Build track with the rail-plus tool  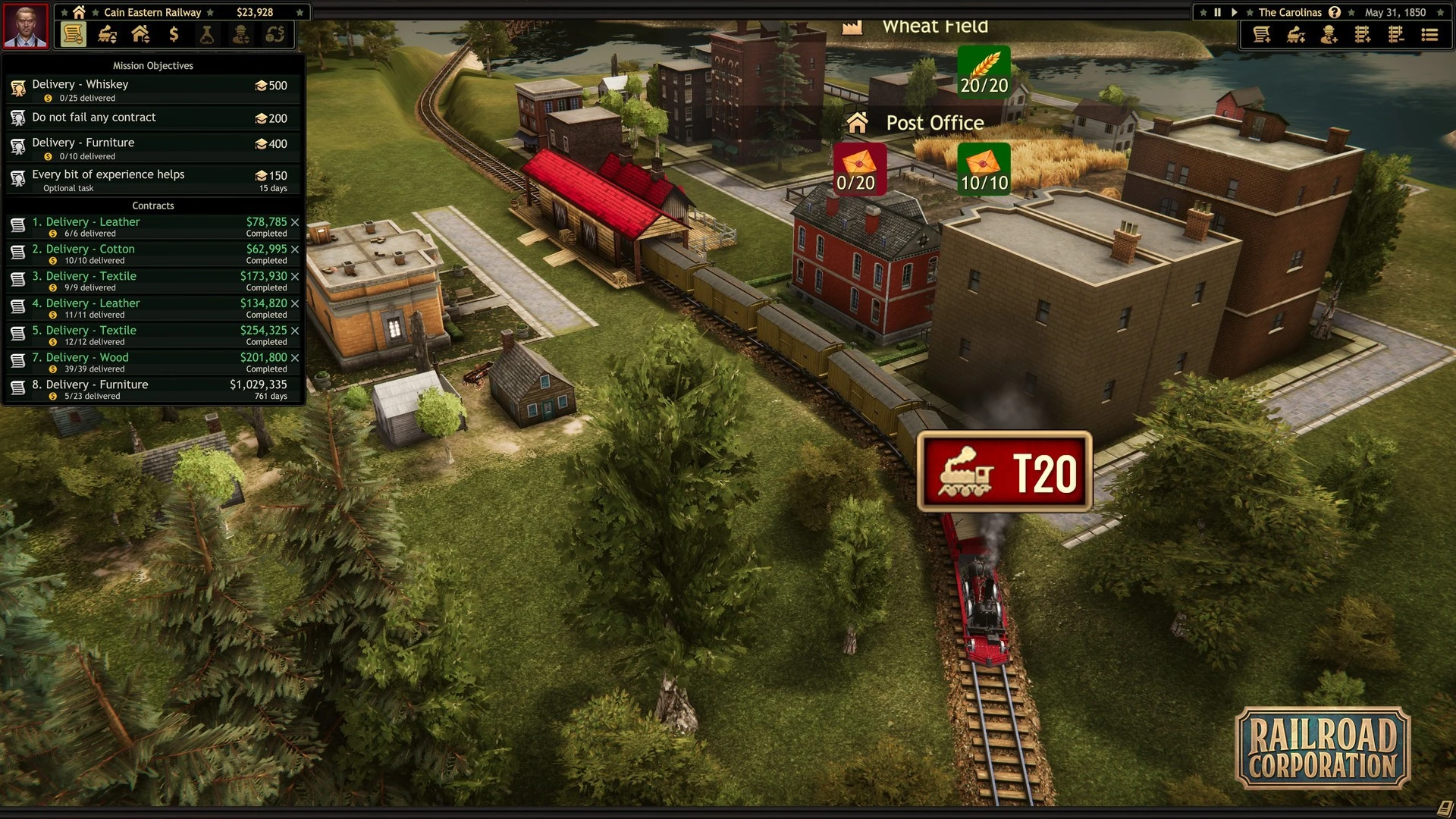click(1363, 35)
